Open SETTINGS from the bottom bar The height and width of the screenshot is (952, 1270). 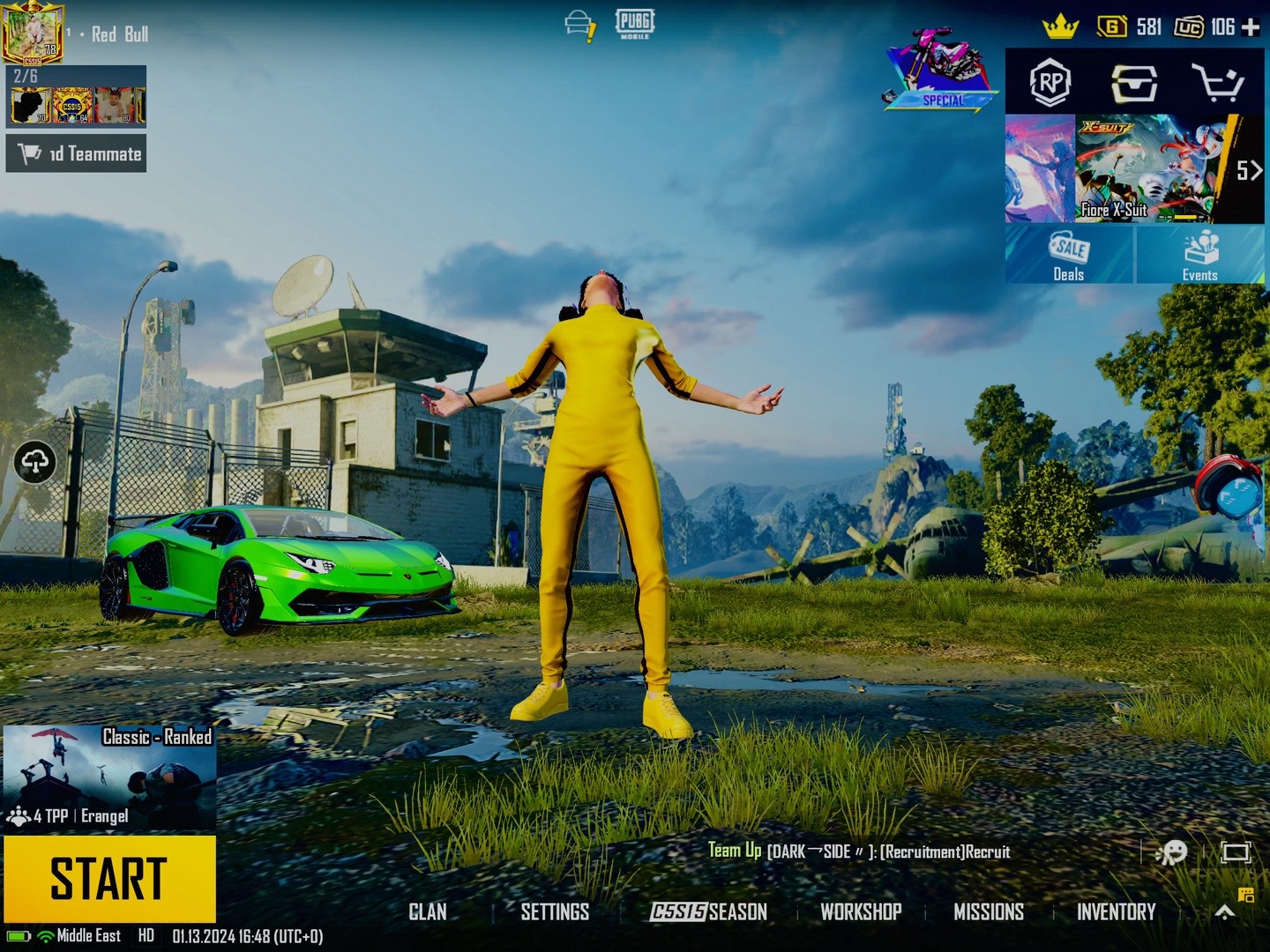555,912
